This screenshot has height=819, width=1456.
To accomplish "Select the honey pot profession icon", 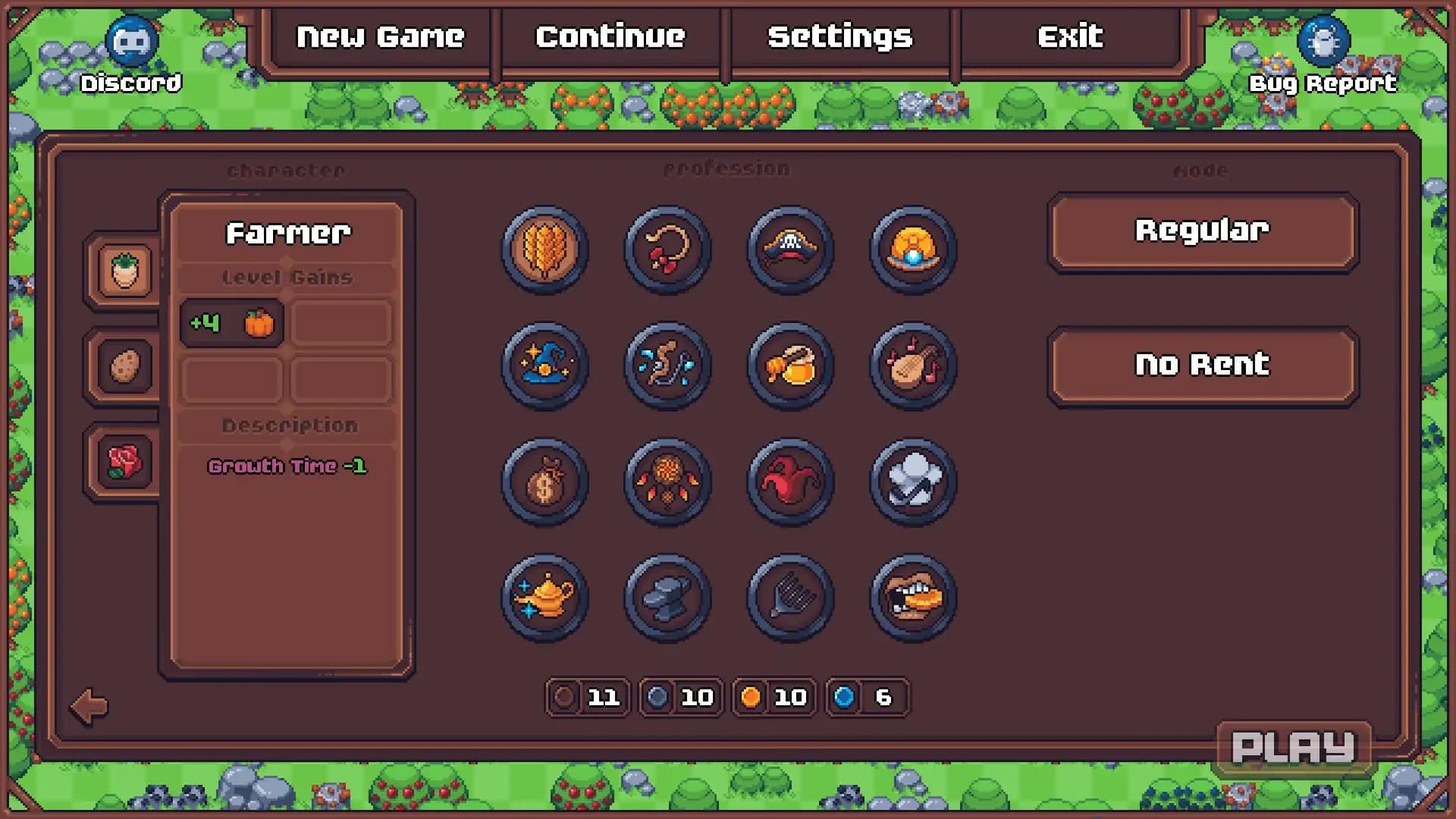I will 789,366.
